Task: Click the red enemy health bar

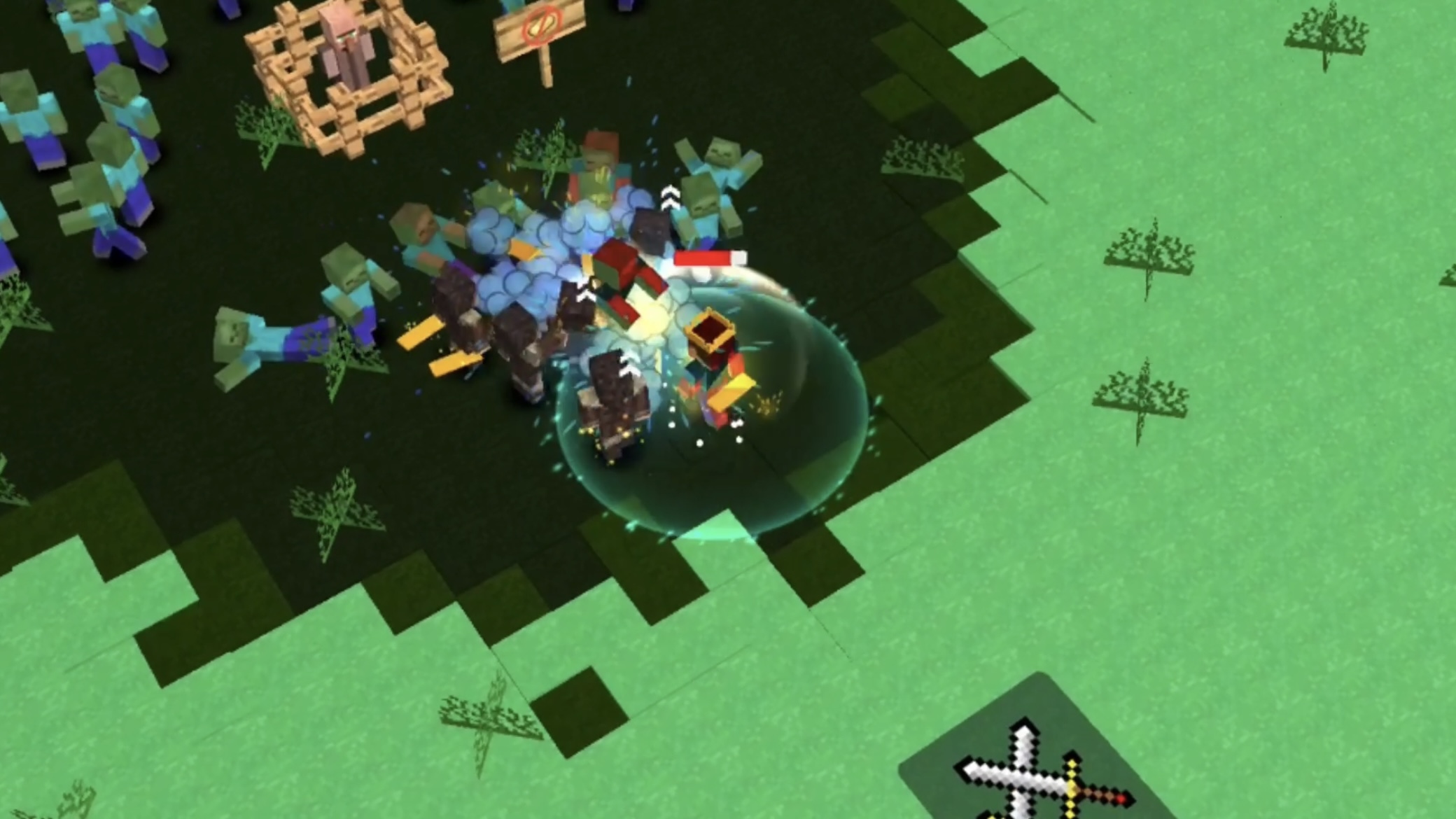Action: 703,259
